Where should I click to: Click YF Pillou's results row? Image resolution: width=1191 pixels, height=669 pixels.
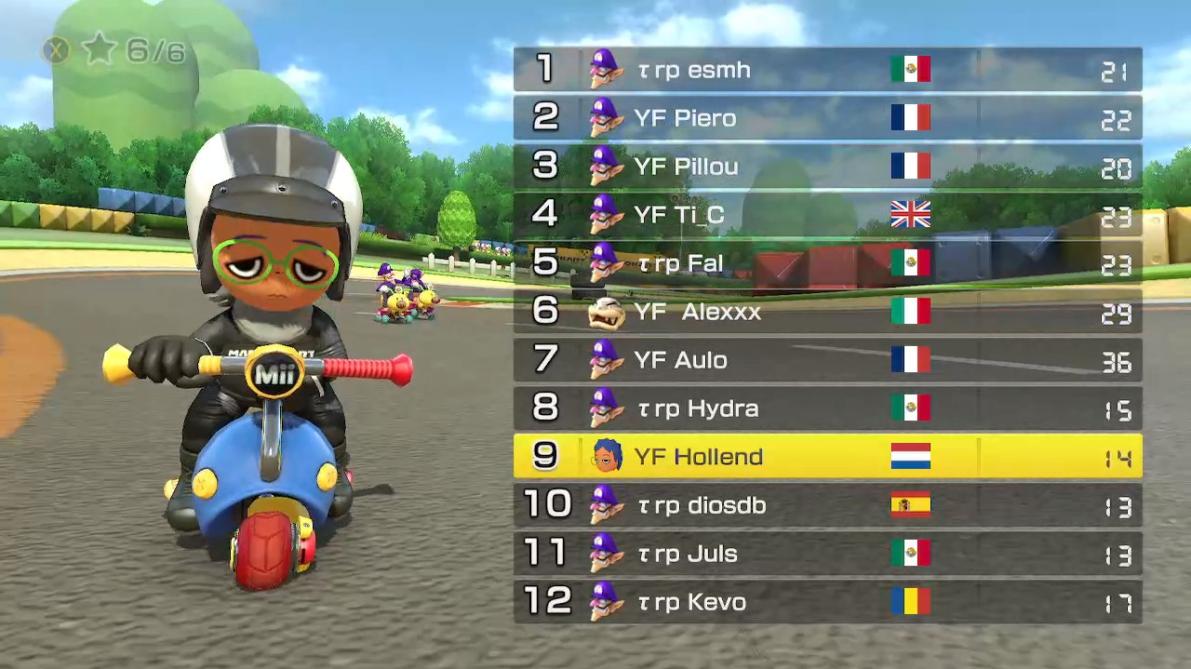click(x=827, y=166)
